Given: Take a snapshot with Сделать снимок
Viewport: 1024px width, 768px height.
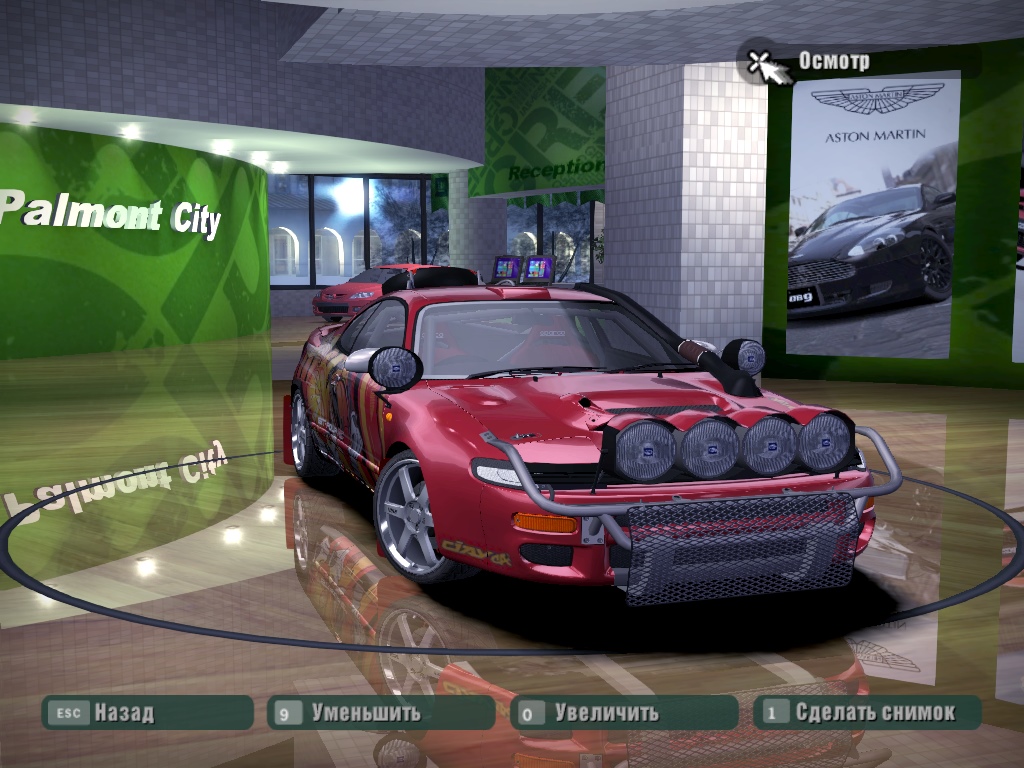Looking at the screenshot, I should (x=866, y=713).
